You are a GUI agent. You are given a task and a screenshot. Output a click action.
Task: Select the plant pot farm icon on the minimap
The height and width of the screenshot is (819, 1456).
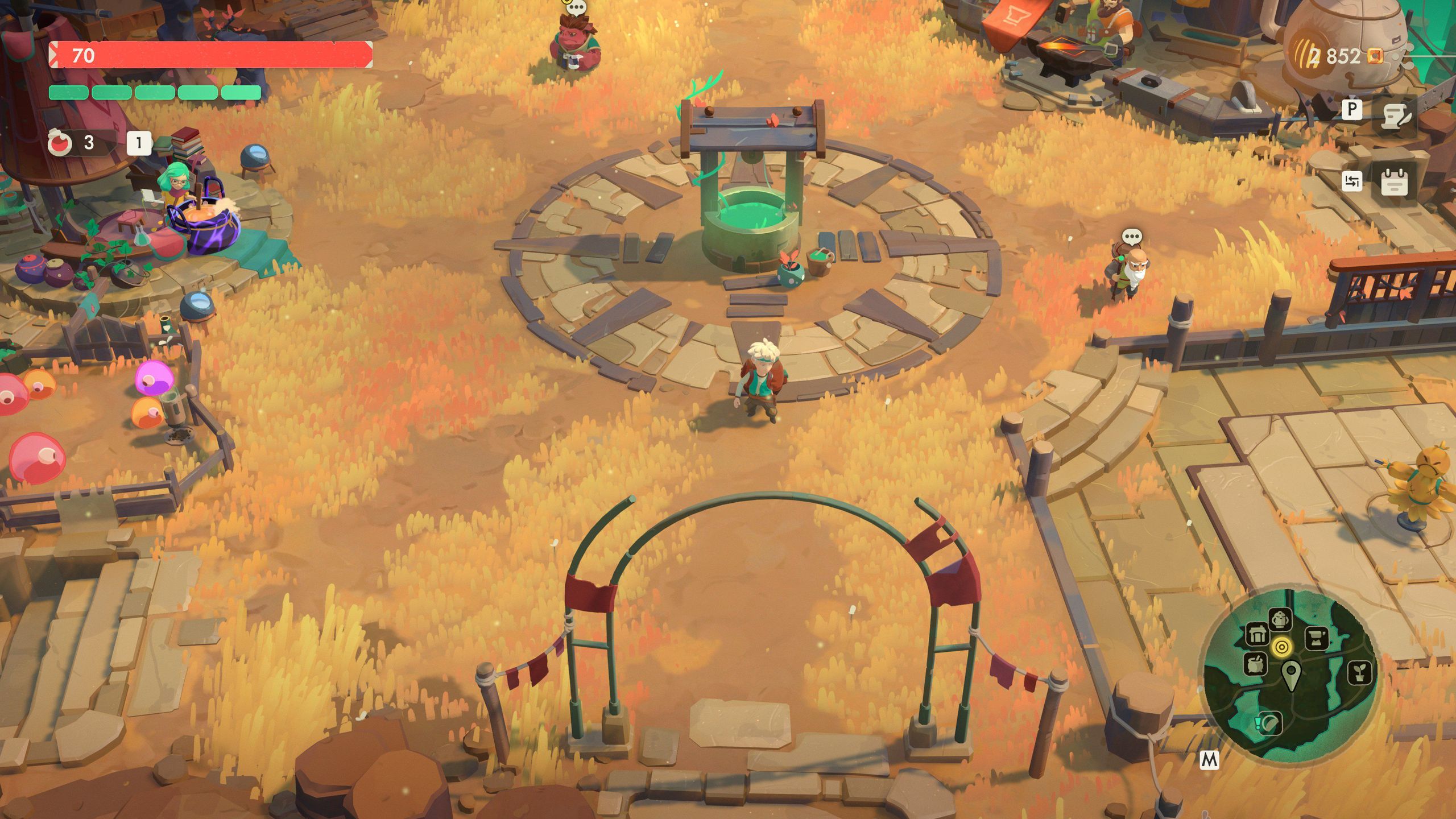pyautogui.click(x=1360, y=673)
